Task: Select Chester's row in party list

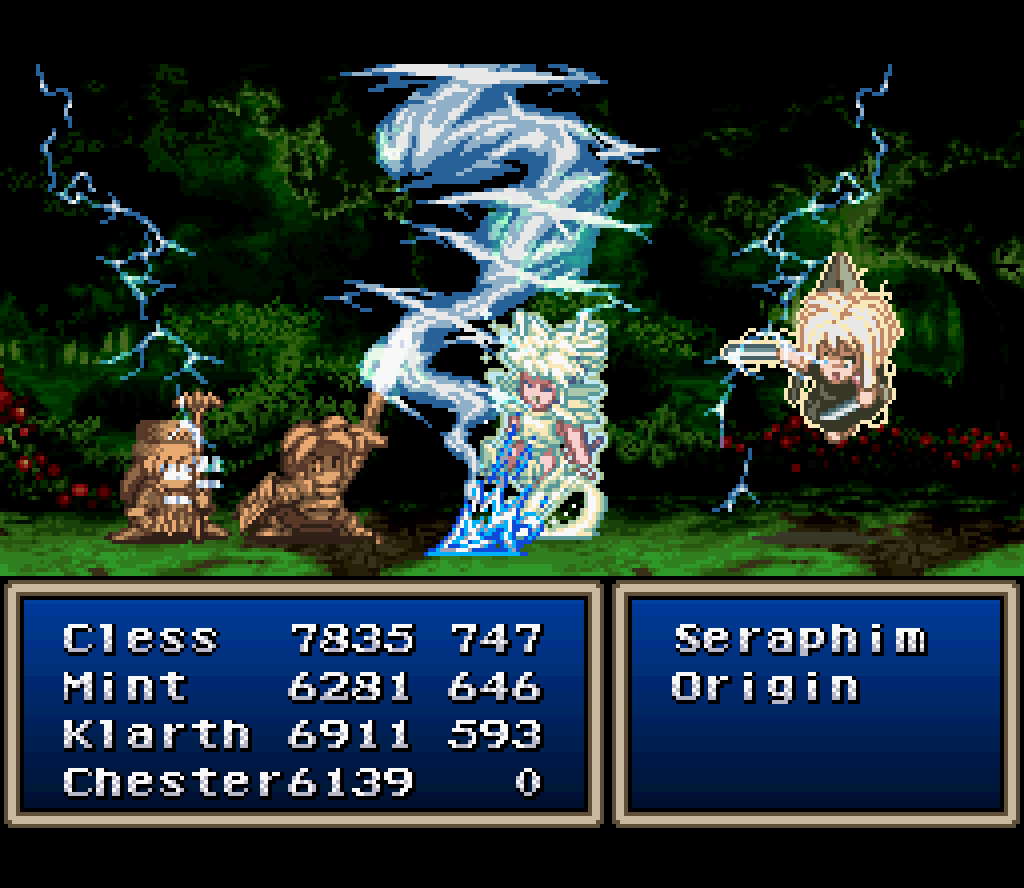Action: pos(170,782)
